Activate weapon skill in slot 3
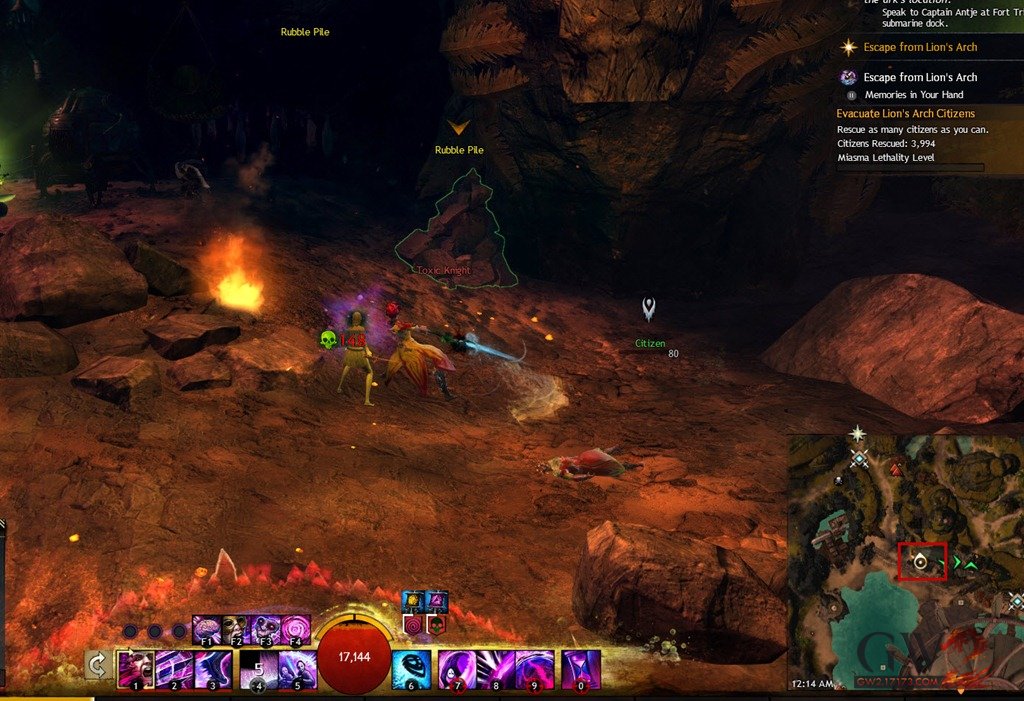Viewport: 1024px width, 701px height. click(213, 668)
